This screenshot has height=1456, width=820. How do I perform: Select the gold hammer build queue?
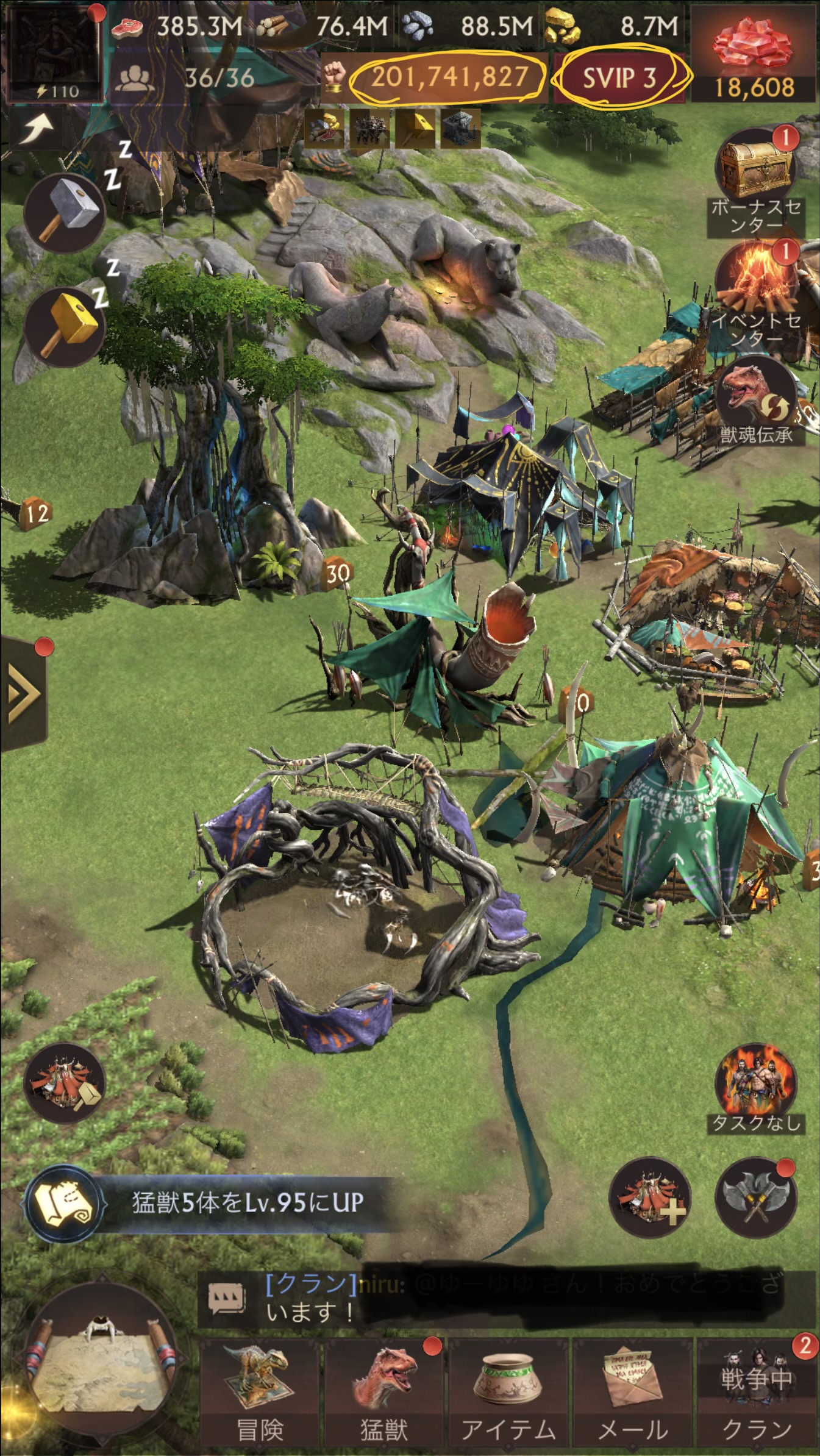click(x=66, y=327)
